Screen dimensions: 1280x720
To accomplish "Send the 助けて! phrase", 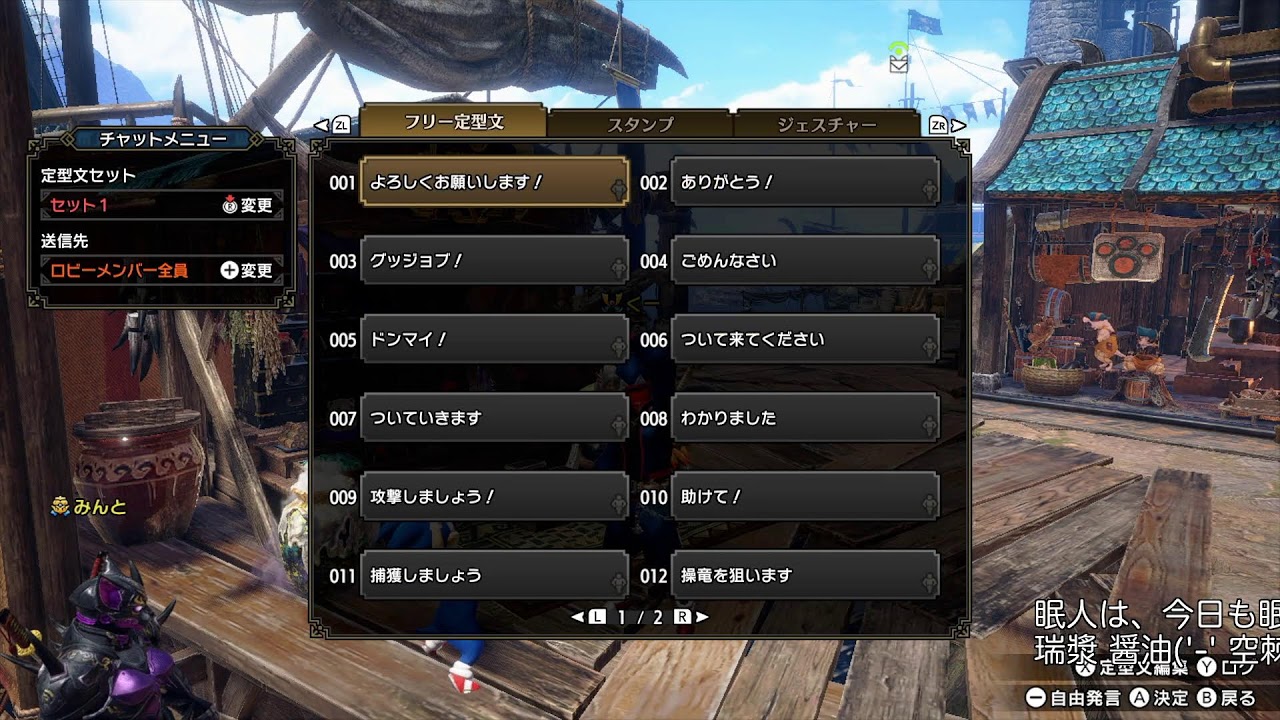I will tap(804, 497).
